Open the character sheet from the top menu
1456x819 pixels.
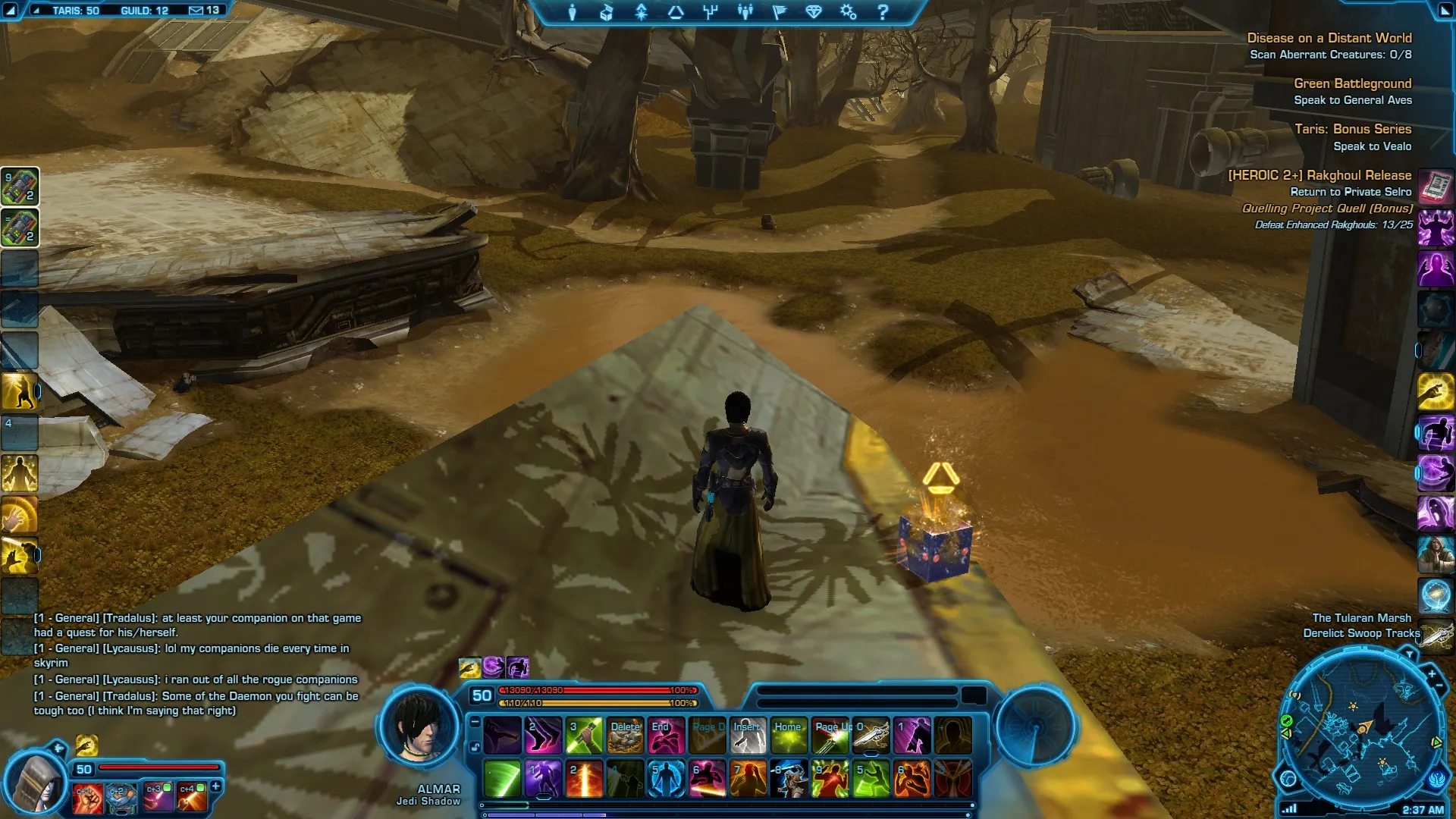(573, 12)
